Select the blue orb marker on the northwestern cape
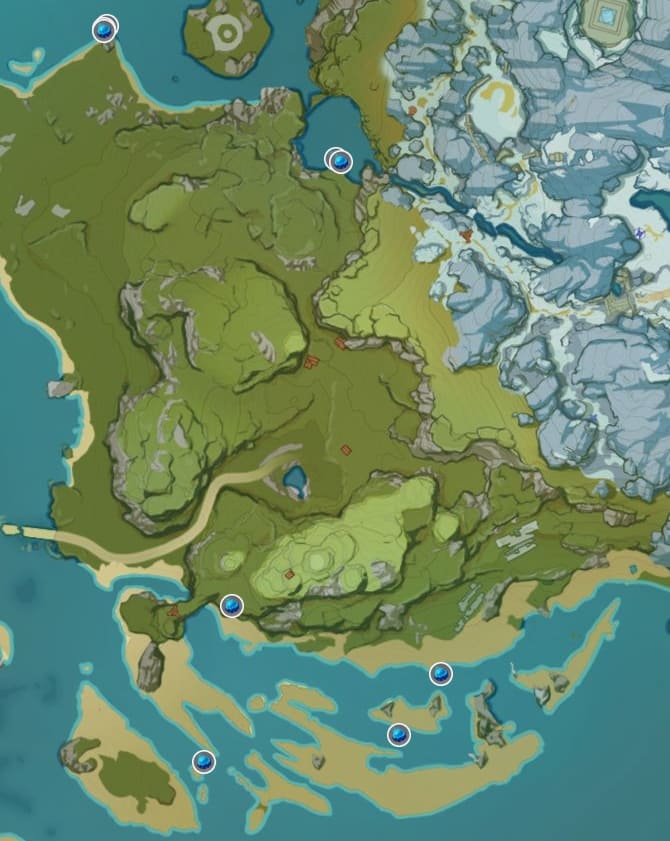This screenshot has height=841, width=670. point(103,30)
